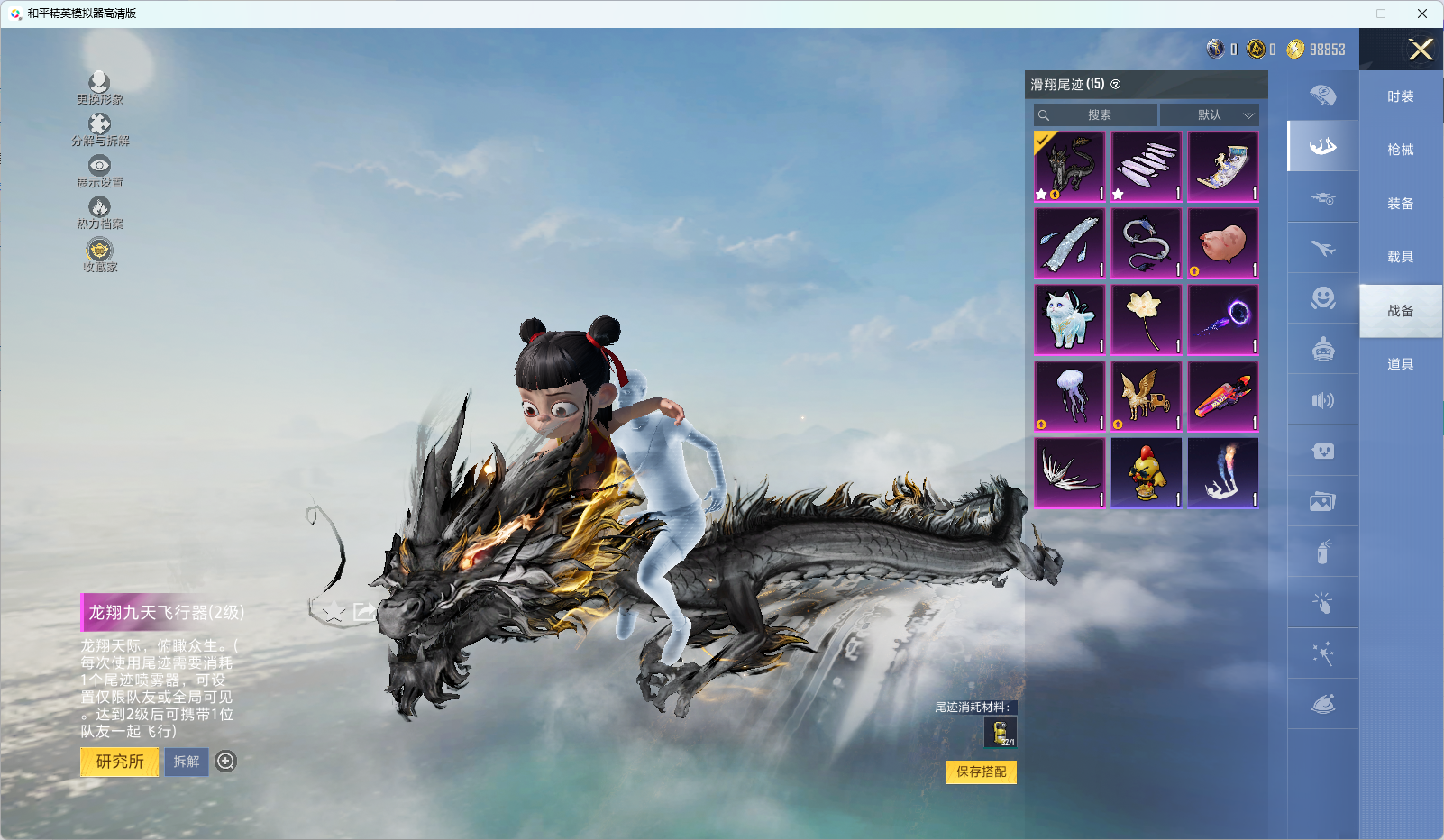Choose the red rocket glide trail
Viewport: 1444px width, 840px height.
point(1222,397)
